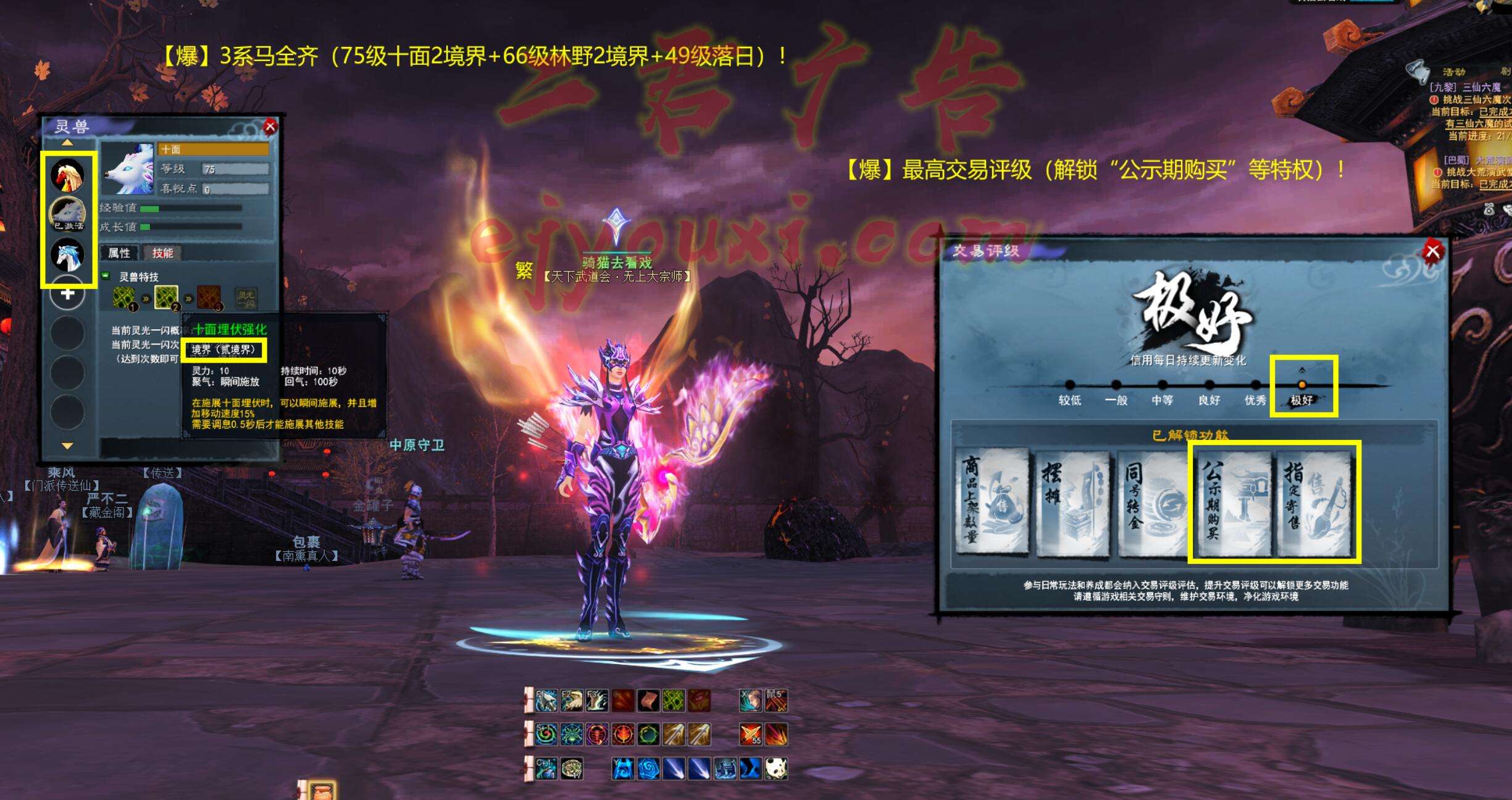Select the red fire horse spirit beast
1512x800 pixels.
(67, 175)
